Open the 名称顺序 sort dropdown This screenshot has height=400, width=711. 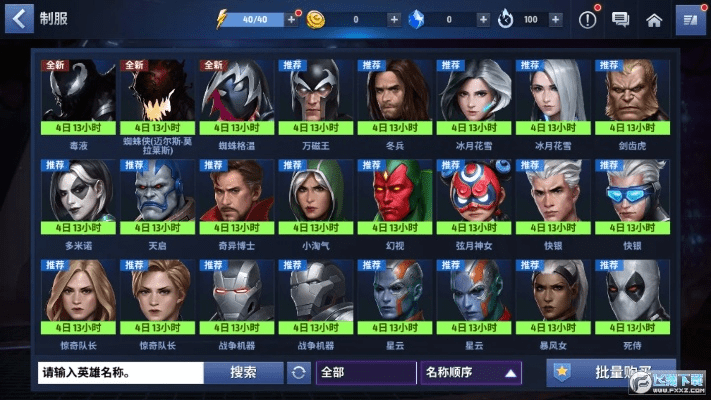[x=472, y=373]
